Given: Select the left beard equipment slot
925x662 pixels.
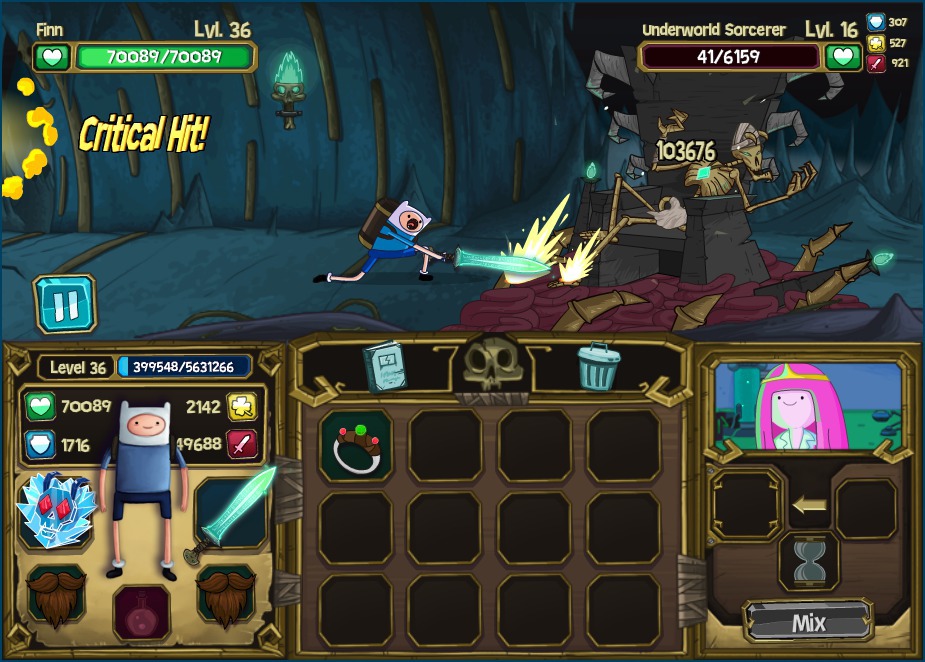Looking at the screenshot, I should (x=56, y=595).
